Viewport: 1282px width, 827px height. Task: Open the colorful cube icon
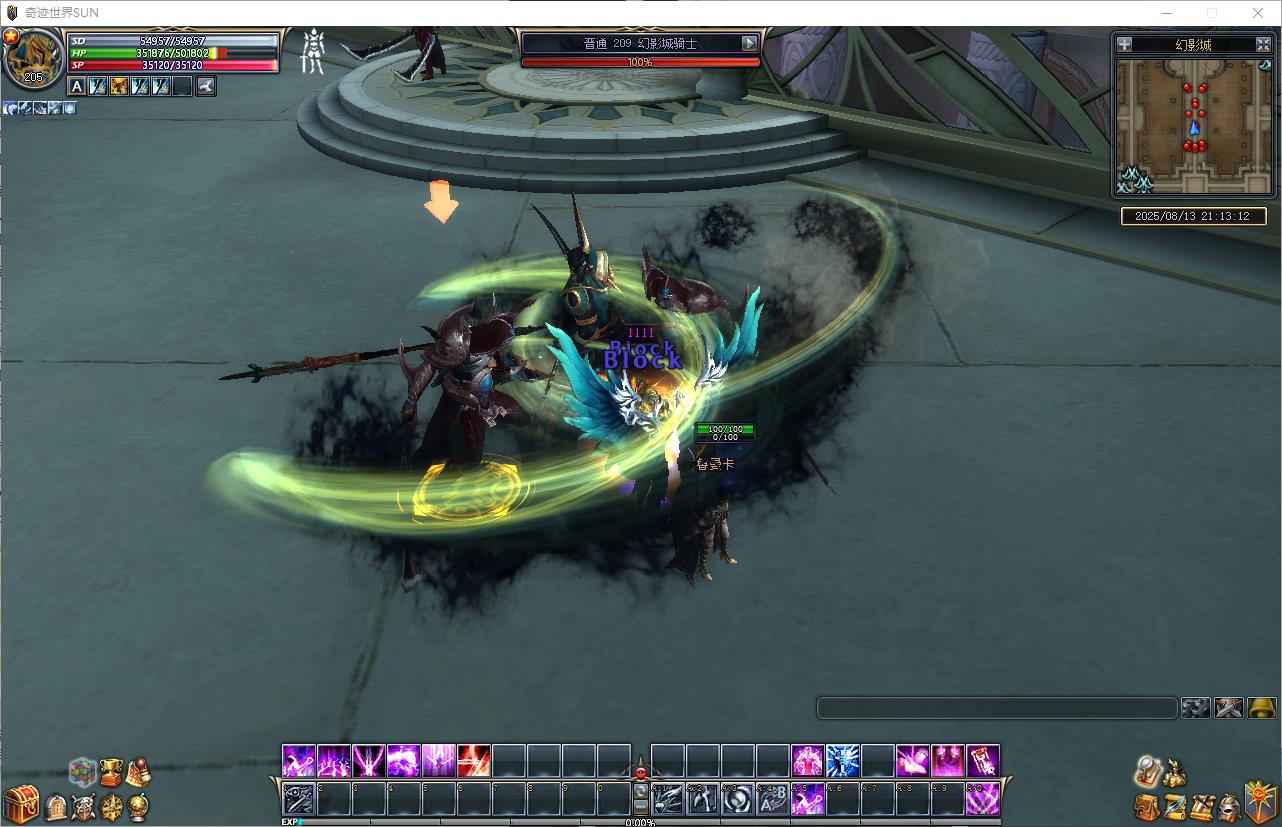click(82, 772)
